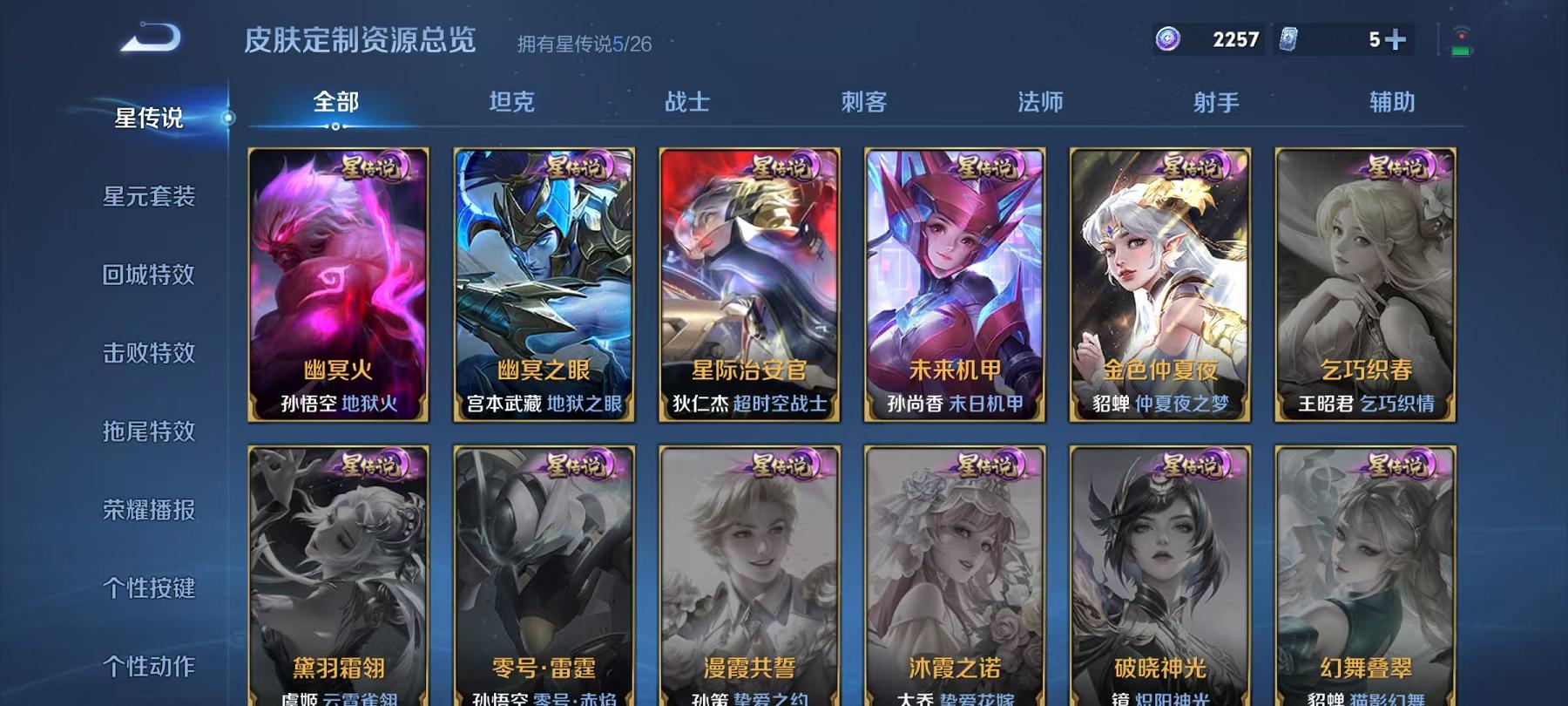Open the 回城特效 sidebar section

click(150, 275)
